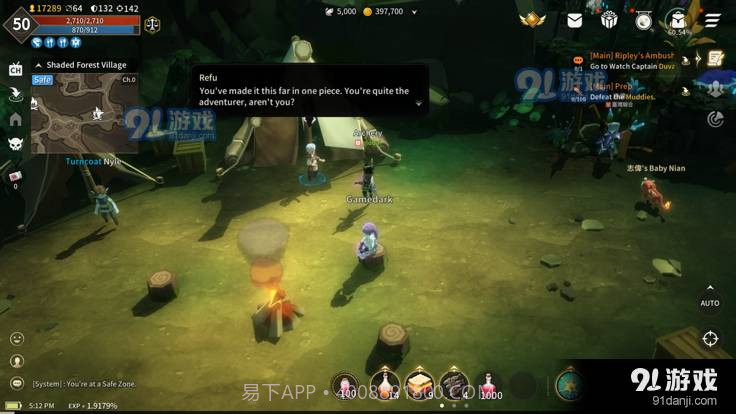Switch to the party members tab
736x414 pixels.
point(714,89)
